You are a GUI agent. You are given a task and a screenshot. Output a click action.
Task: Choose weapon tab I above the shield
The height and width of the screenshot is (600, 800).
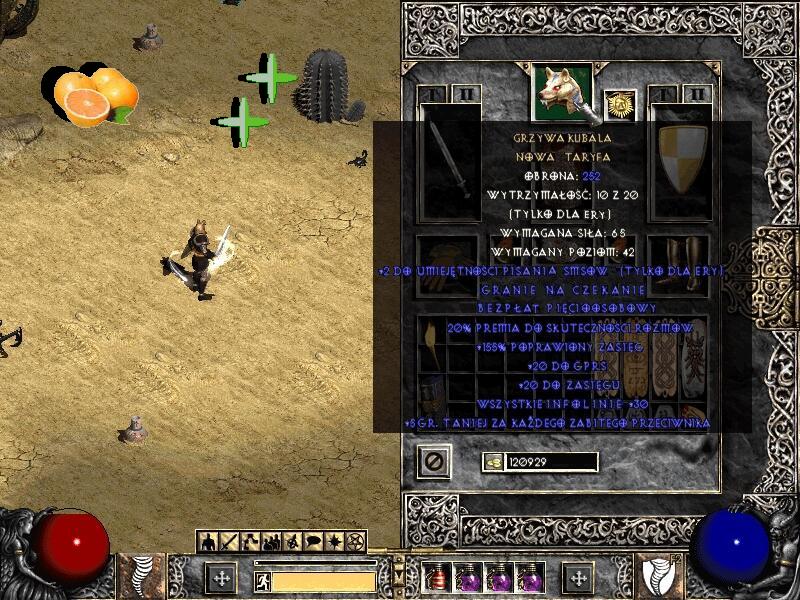tap(664, 94)
